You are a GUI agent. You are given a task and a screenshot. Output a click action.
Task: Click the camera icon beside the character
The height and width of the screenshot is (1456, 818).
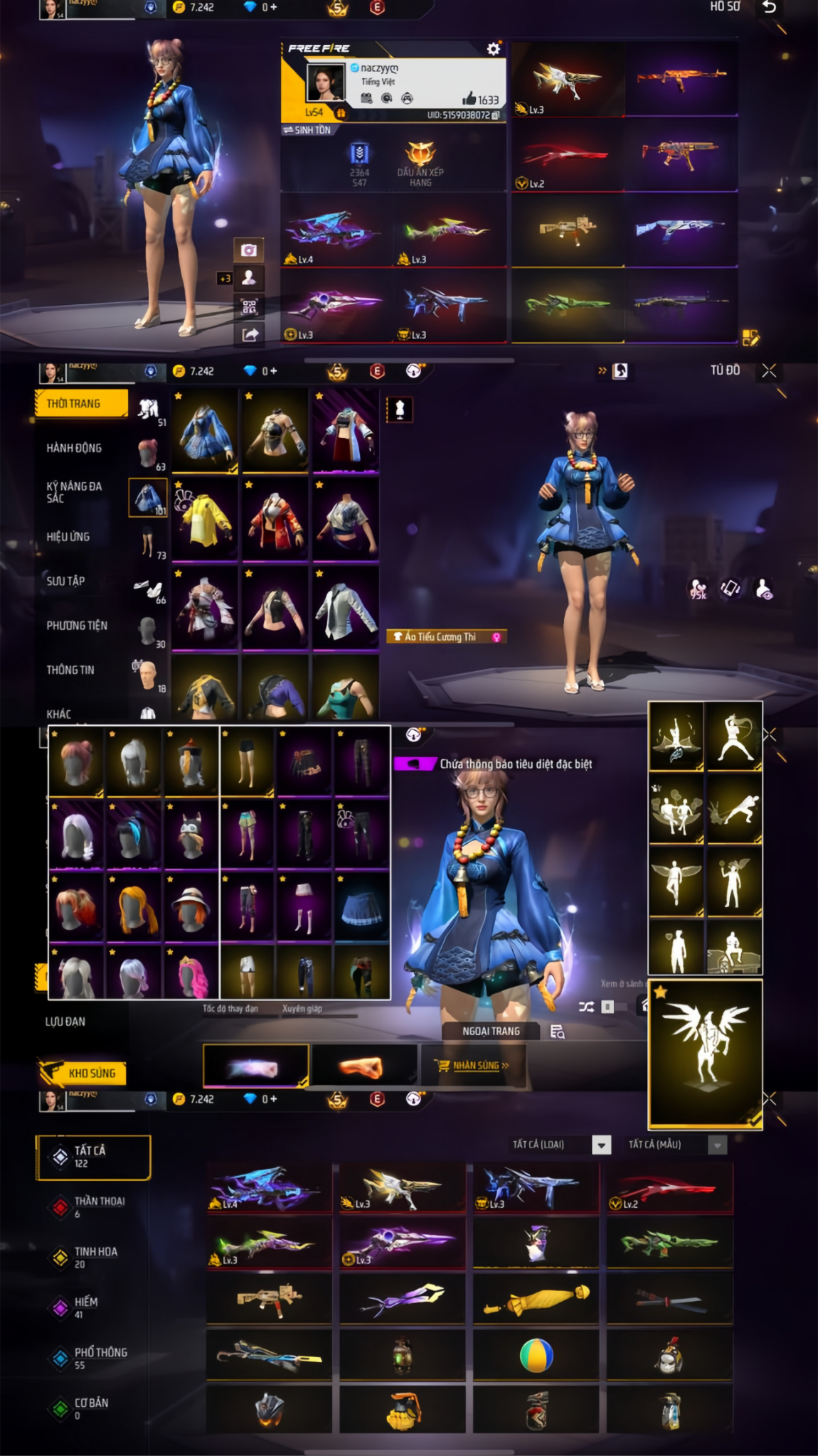(249, 250)
